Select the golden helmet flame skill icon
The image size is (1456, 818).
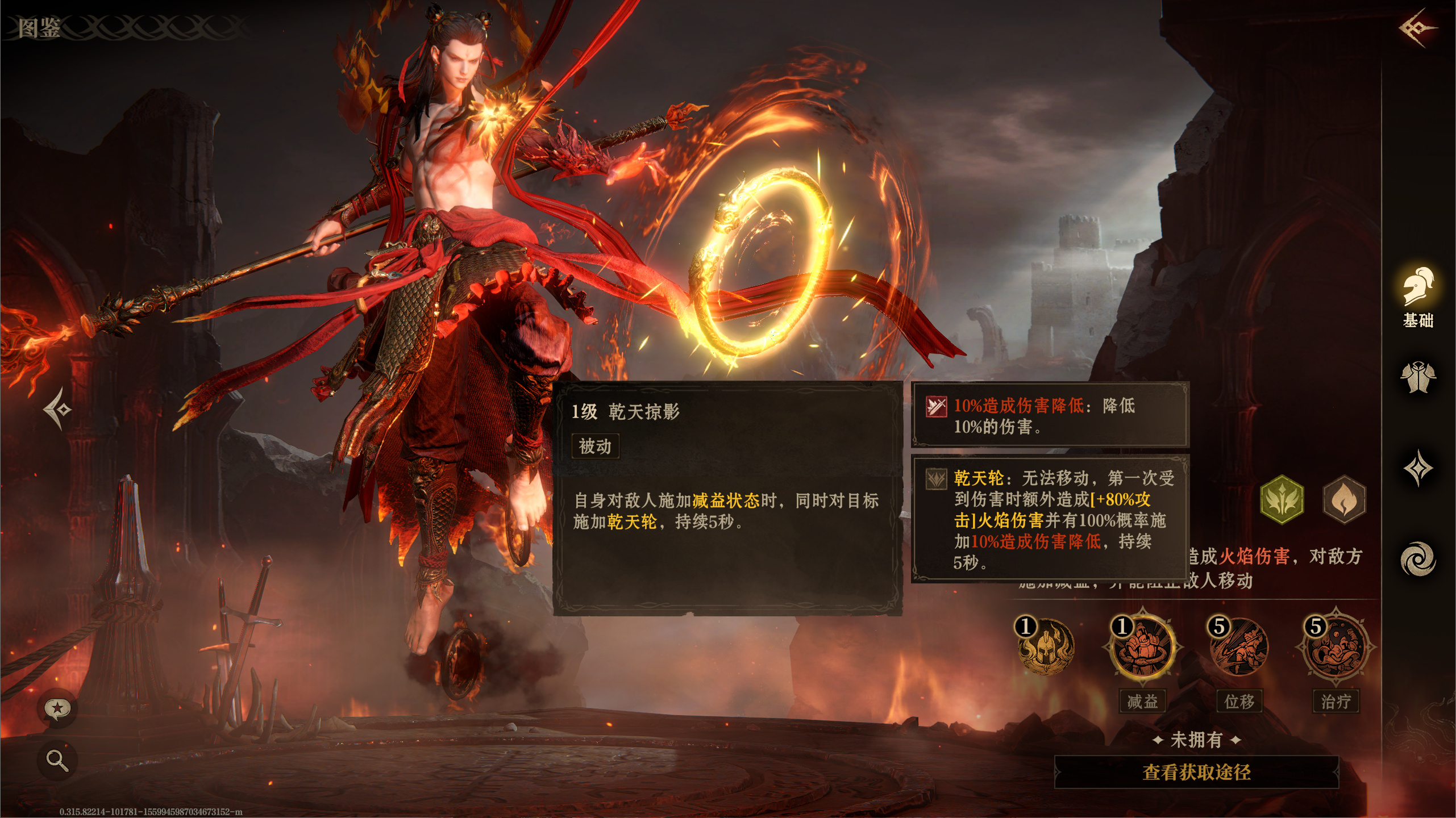tap(1045, 647)
